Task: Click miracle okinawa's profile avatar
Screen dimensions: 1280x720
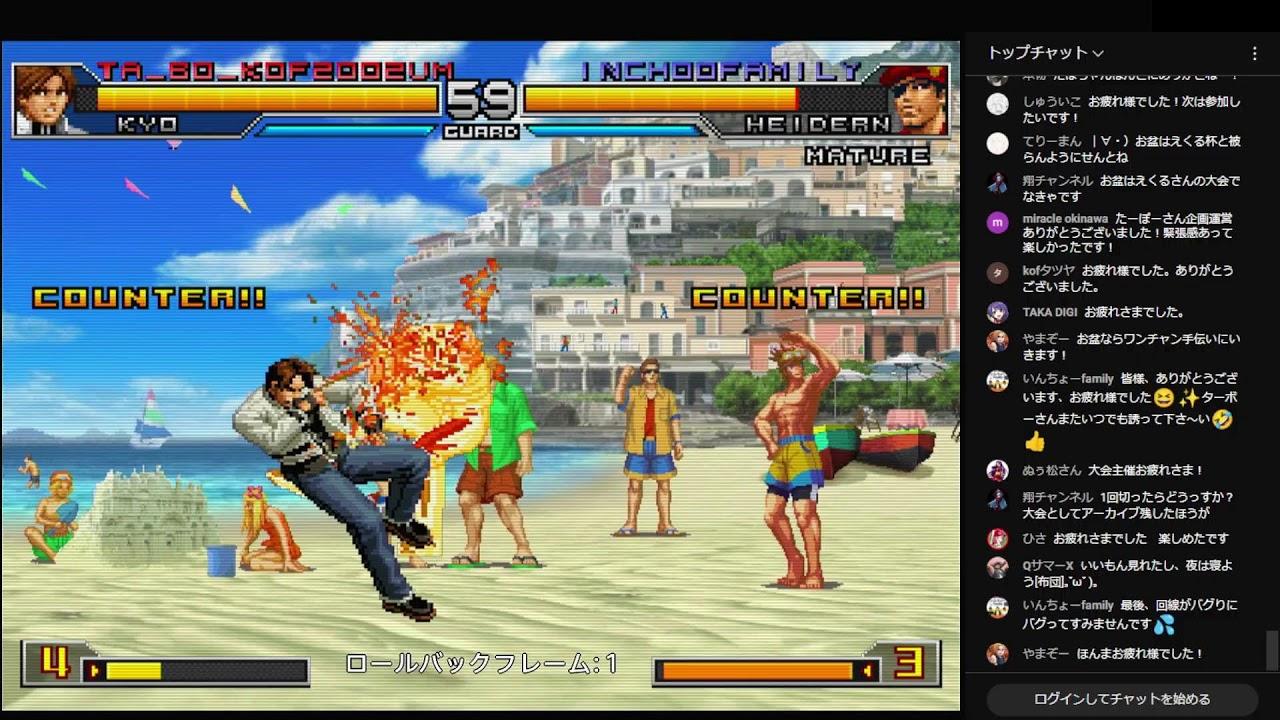Action: [x=997, y=222]
